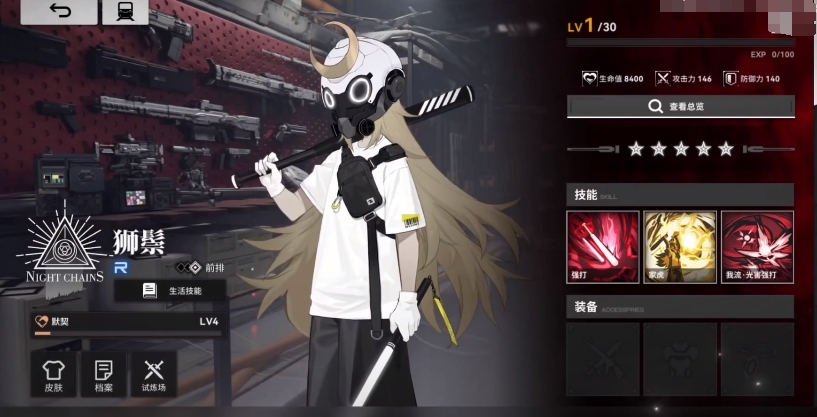Open the 默契 affinity LV4 bar

[x=127, y=321]
